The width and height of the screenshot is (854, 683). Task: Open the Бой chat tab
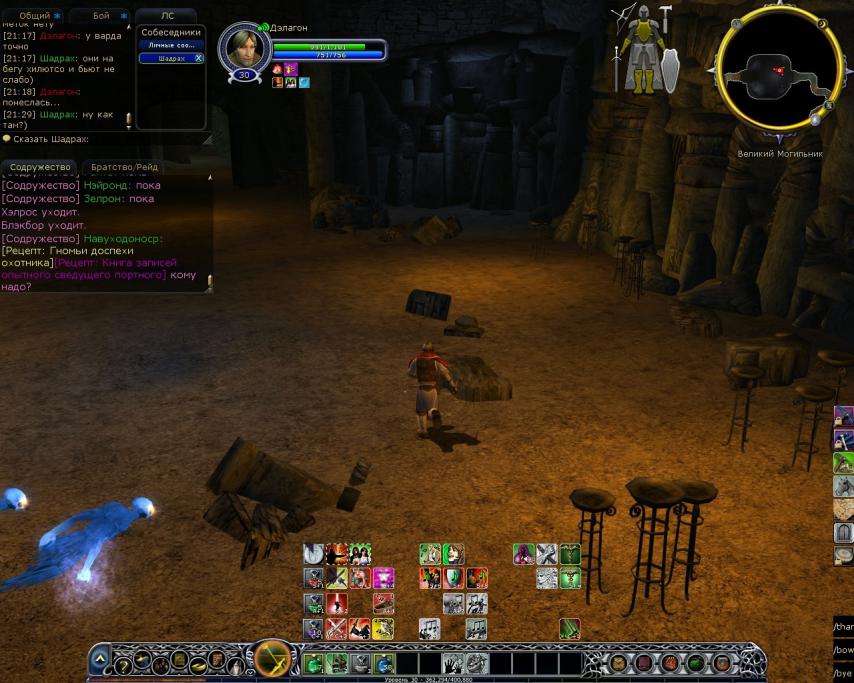tap(101, 16)
